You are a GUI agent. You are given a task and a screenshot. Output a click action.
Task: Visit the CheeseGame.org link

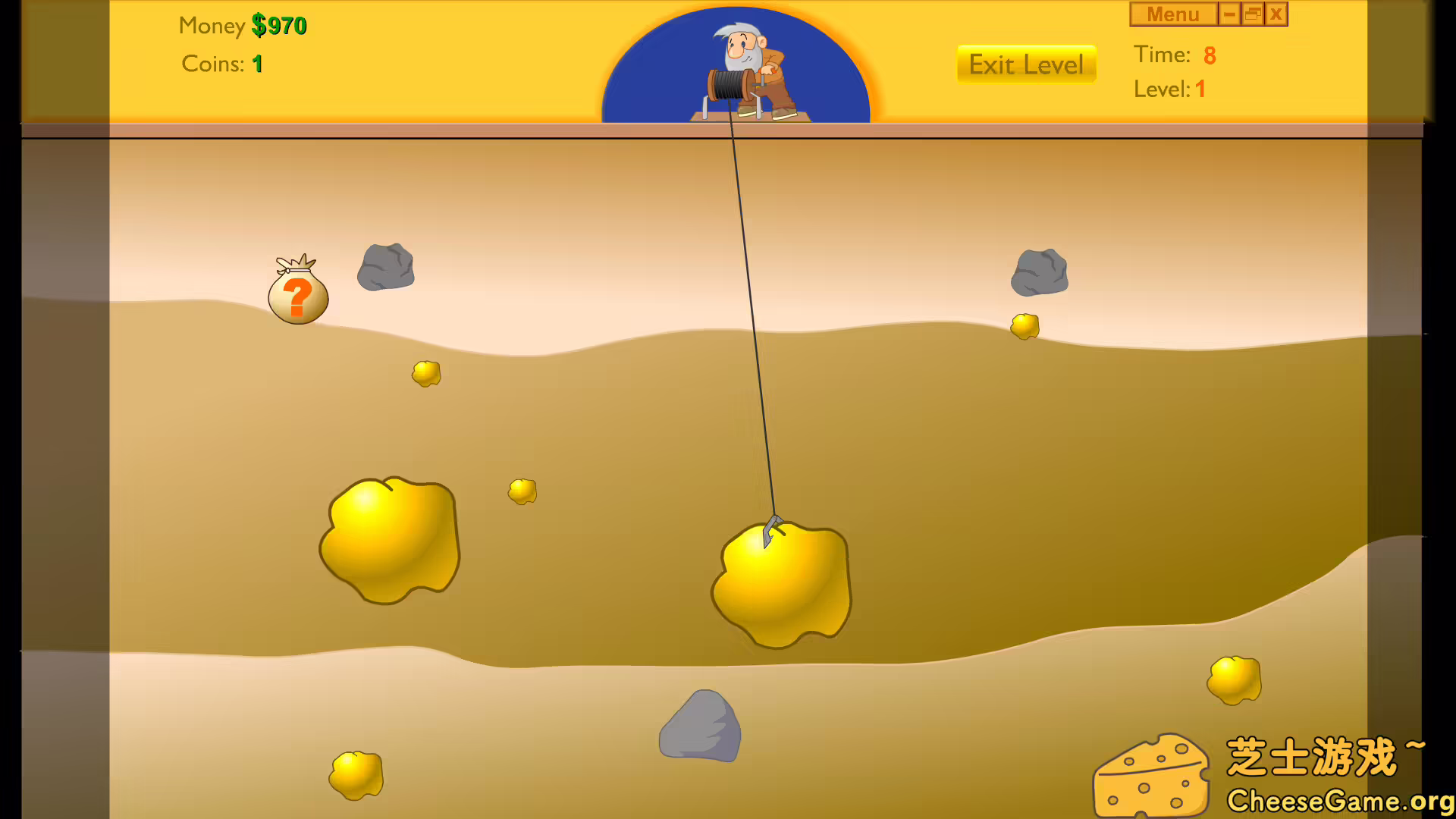point(1335,800)
